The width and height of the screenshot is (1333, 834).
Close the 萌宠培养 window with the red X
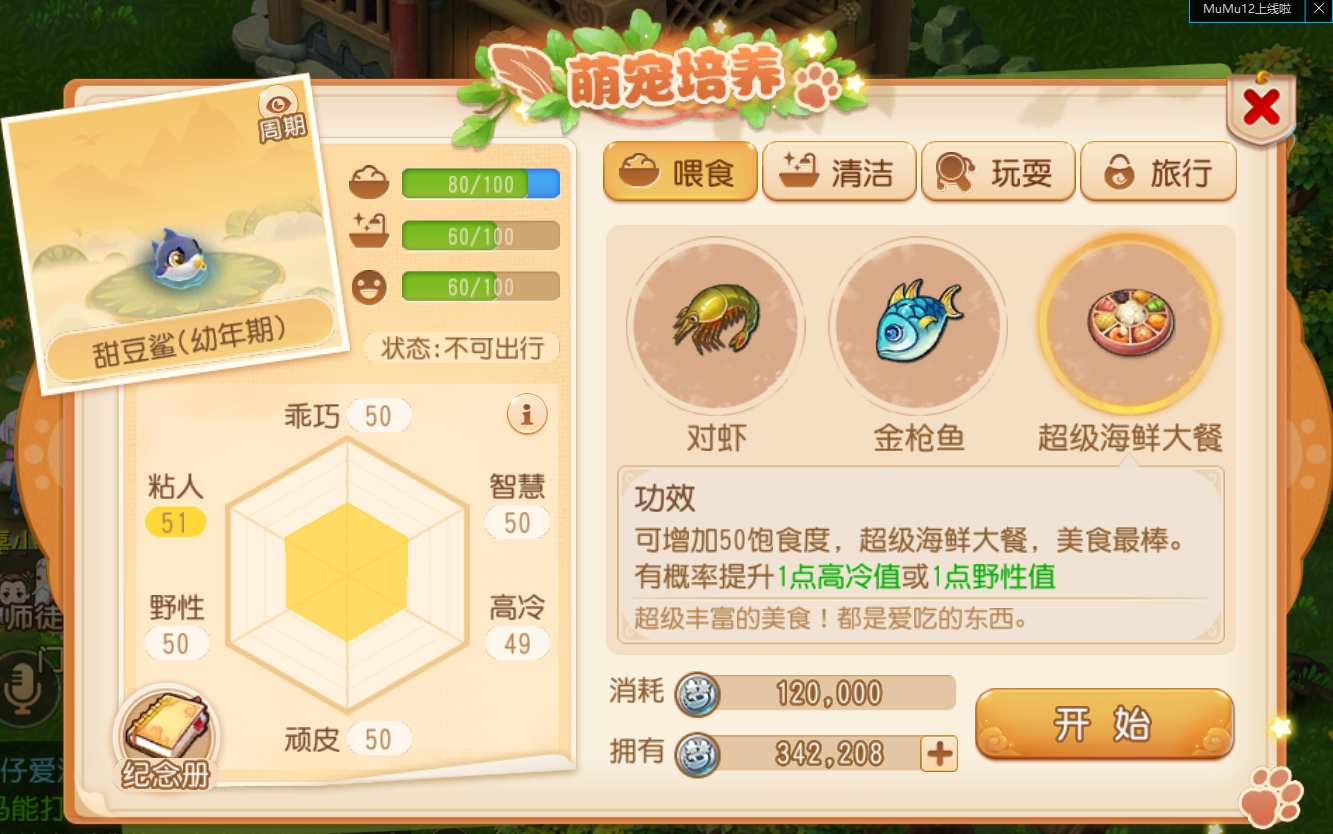(1261, 106)
